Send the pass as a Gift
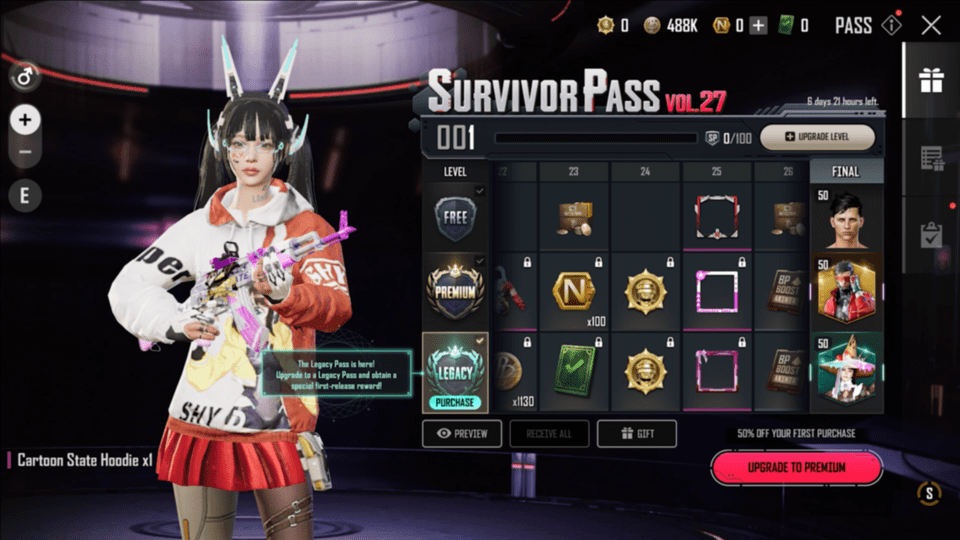The image size is (960, 540). click(636, 433)
